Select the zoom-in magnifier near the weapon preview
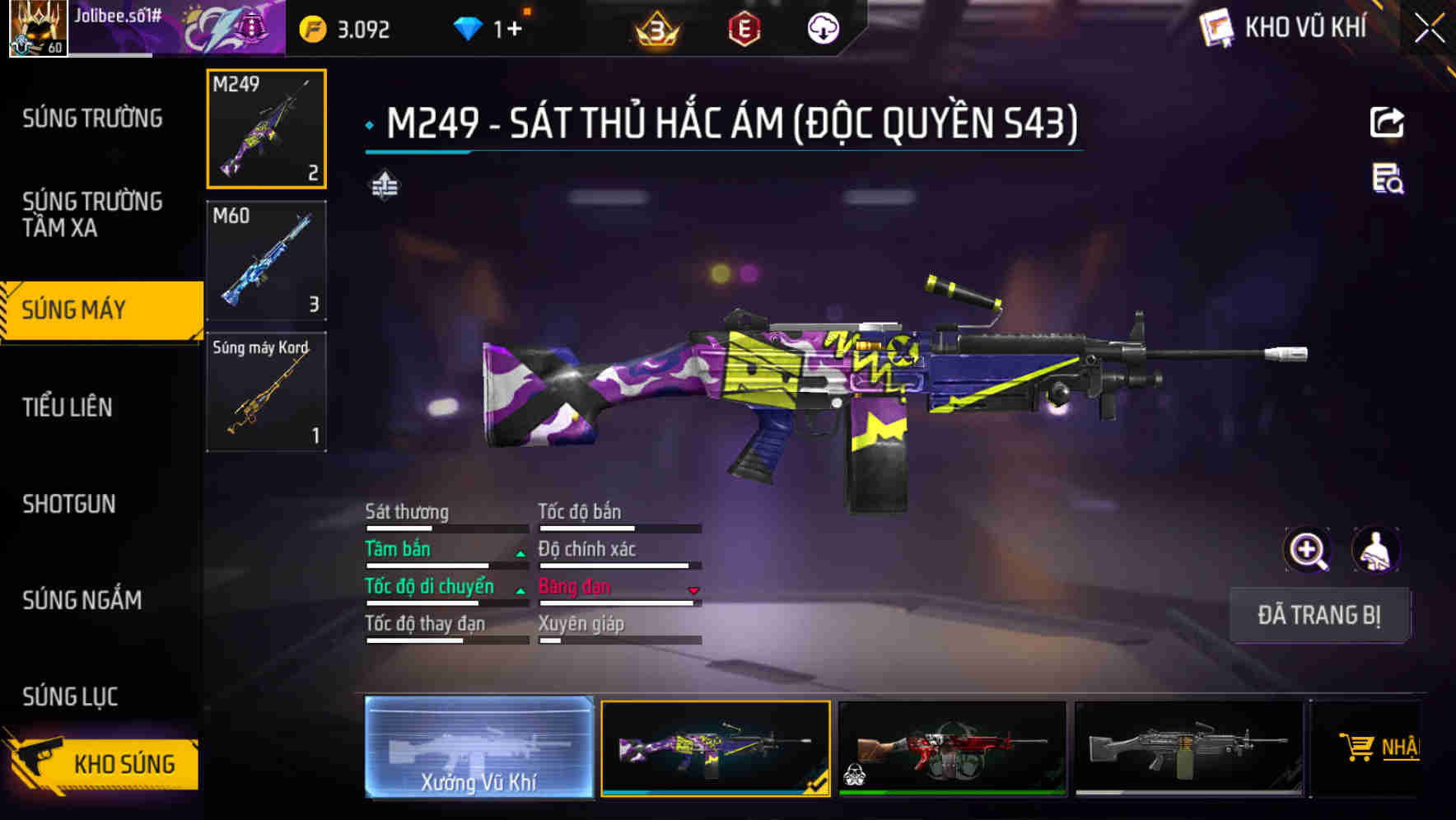This screenshot has width=1456, height=820. pyautogui.click(x=1305, y=550)
